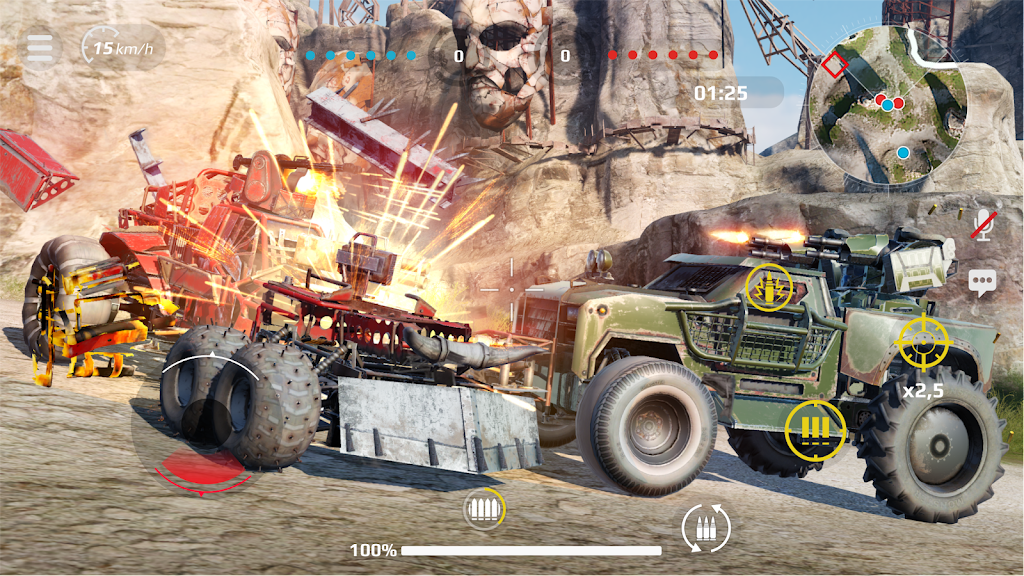Tap the ammo reload arrows button
The image size is (1024, 576).
pyautogui.click(x=706, y=526)
